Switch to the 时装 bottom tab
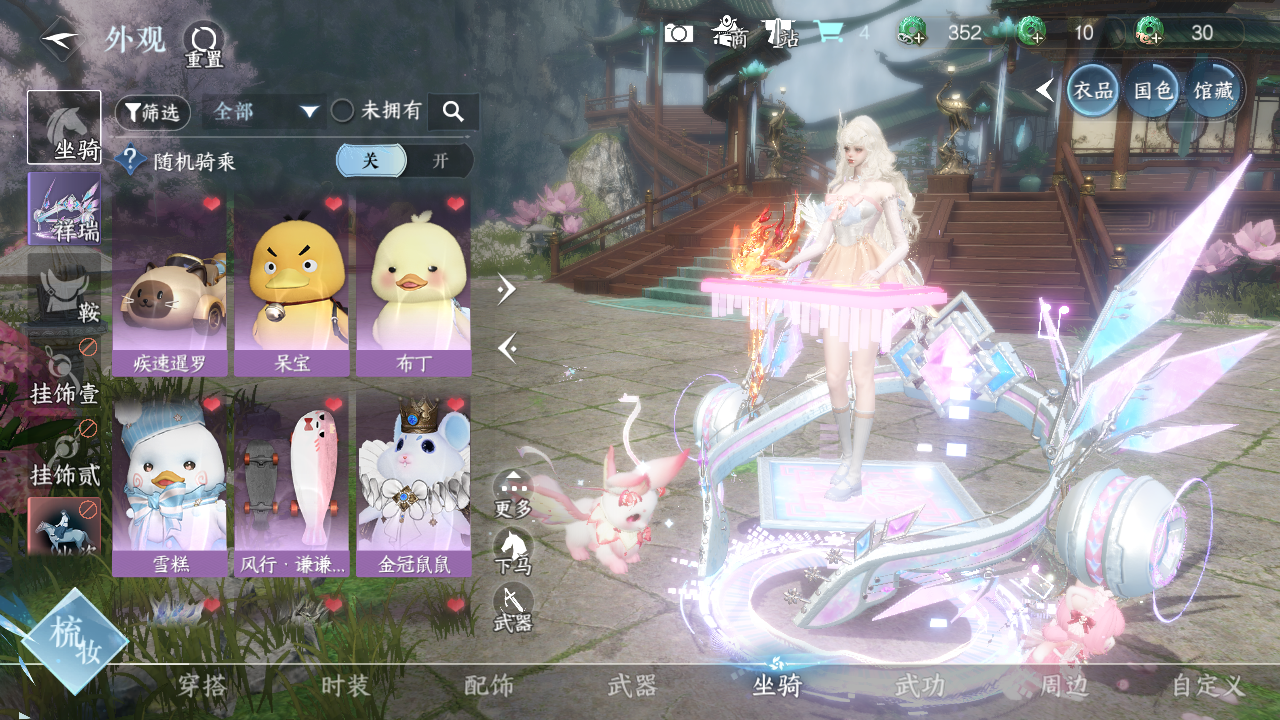The width and height of the screenshot is (1280, 720). [x=346, y=686]
